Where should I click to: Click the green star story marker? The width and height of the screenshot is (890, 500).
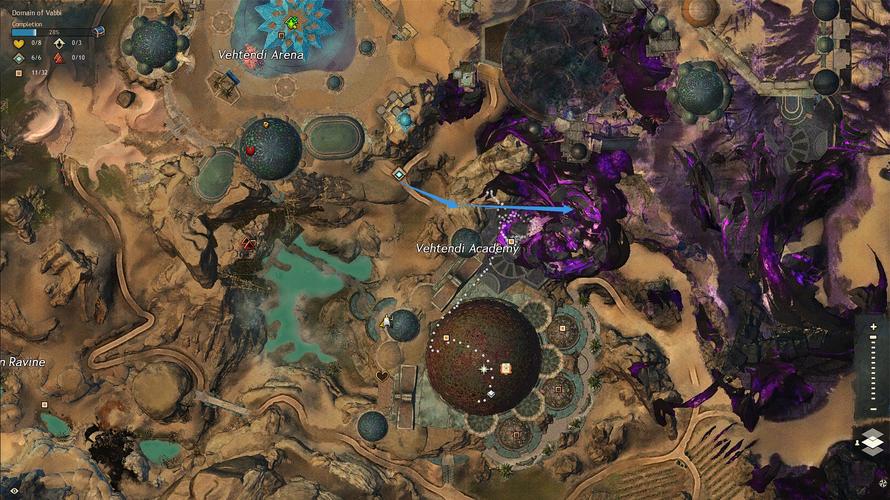(291, 22)
